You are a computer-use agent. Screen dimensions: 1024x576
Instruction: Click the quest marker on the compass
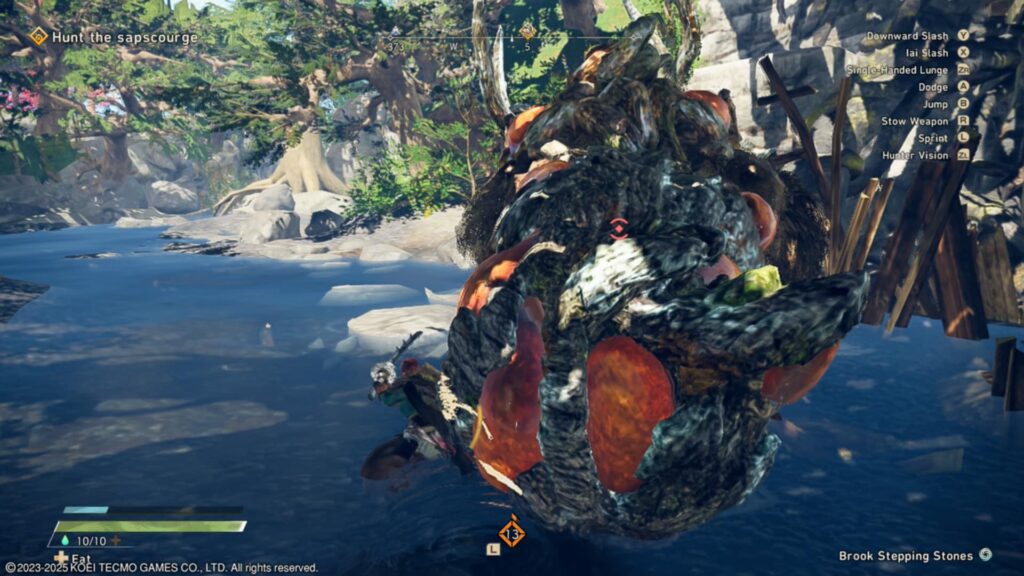pos(527,31)
